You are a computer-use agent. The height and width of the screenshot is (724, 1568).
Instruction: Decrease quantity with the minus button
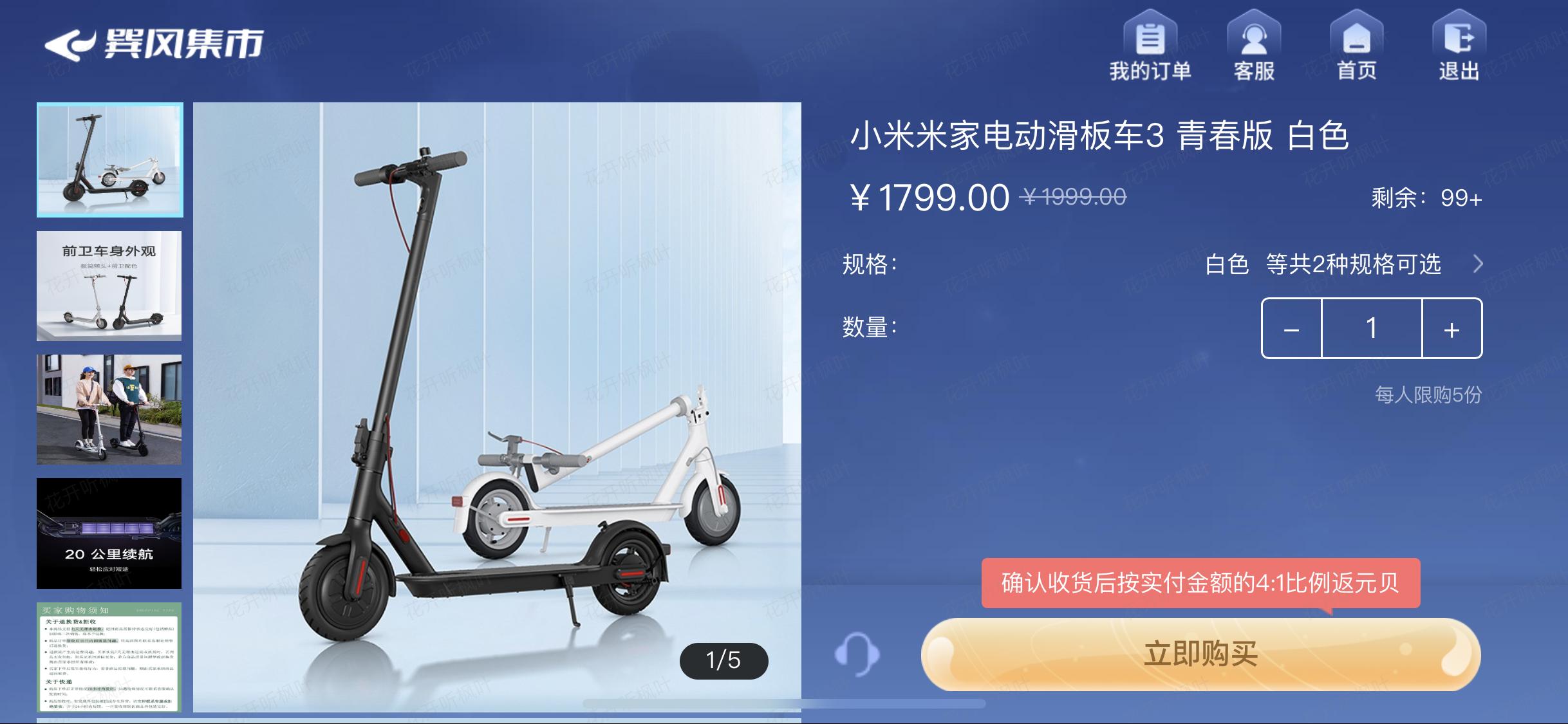pyautogui.click(x=1291, y=330)
